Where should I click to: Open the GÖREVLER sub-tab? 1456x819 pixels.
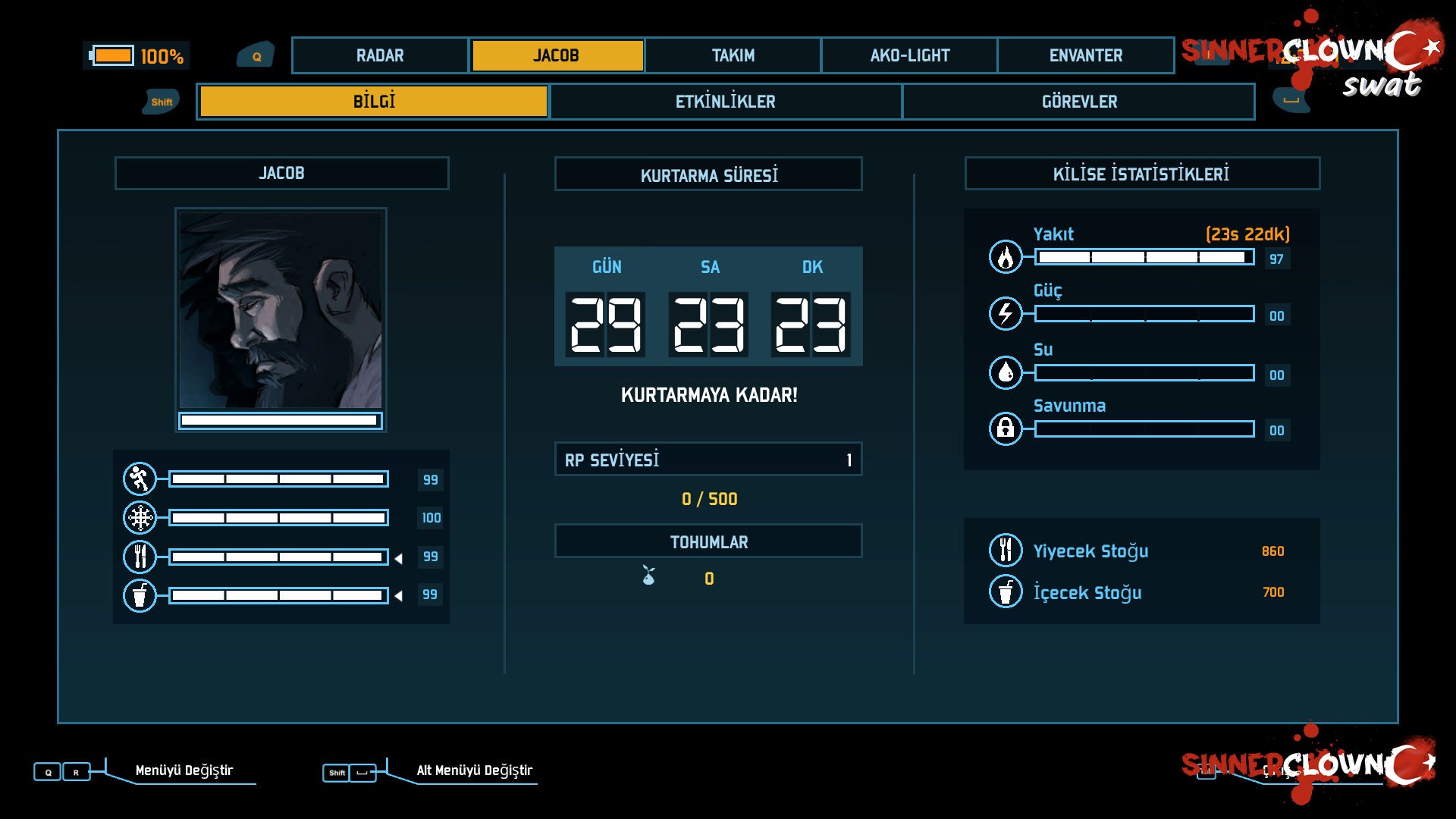(x=1078, y=102)
